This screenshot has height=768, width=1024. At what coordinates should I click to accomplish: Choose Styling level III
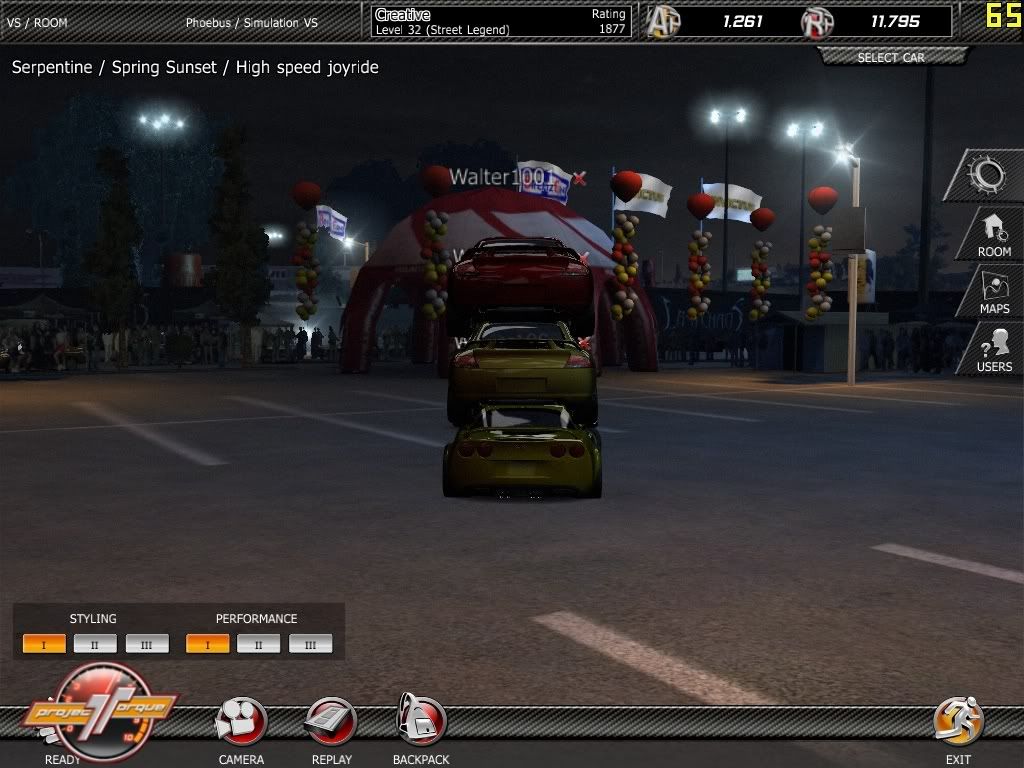(147, 644)
